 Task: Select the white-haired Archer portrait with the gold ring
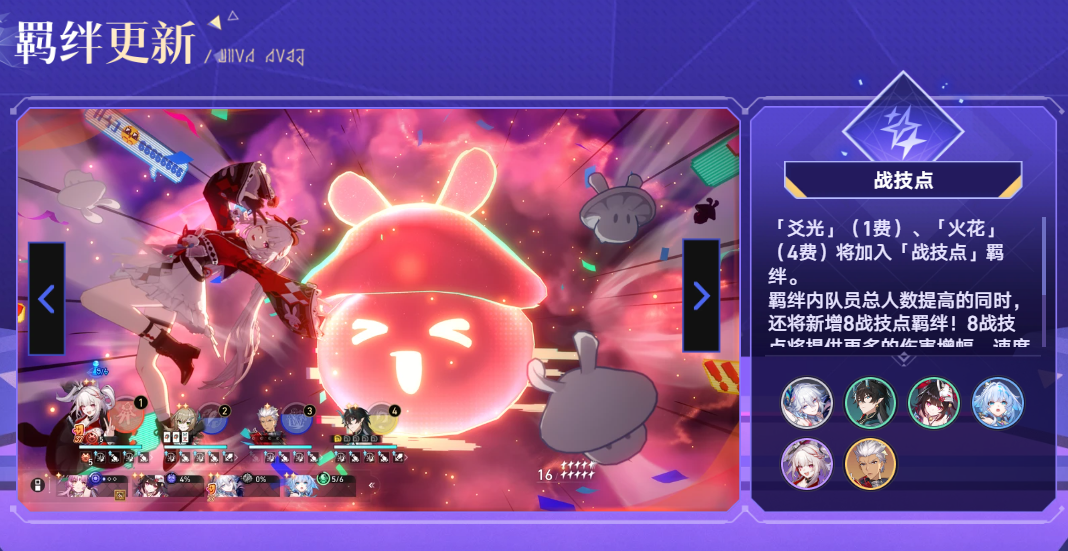[x=870, y=464]
